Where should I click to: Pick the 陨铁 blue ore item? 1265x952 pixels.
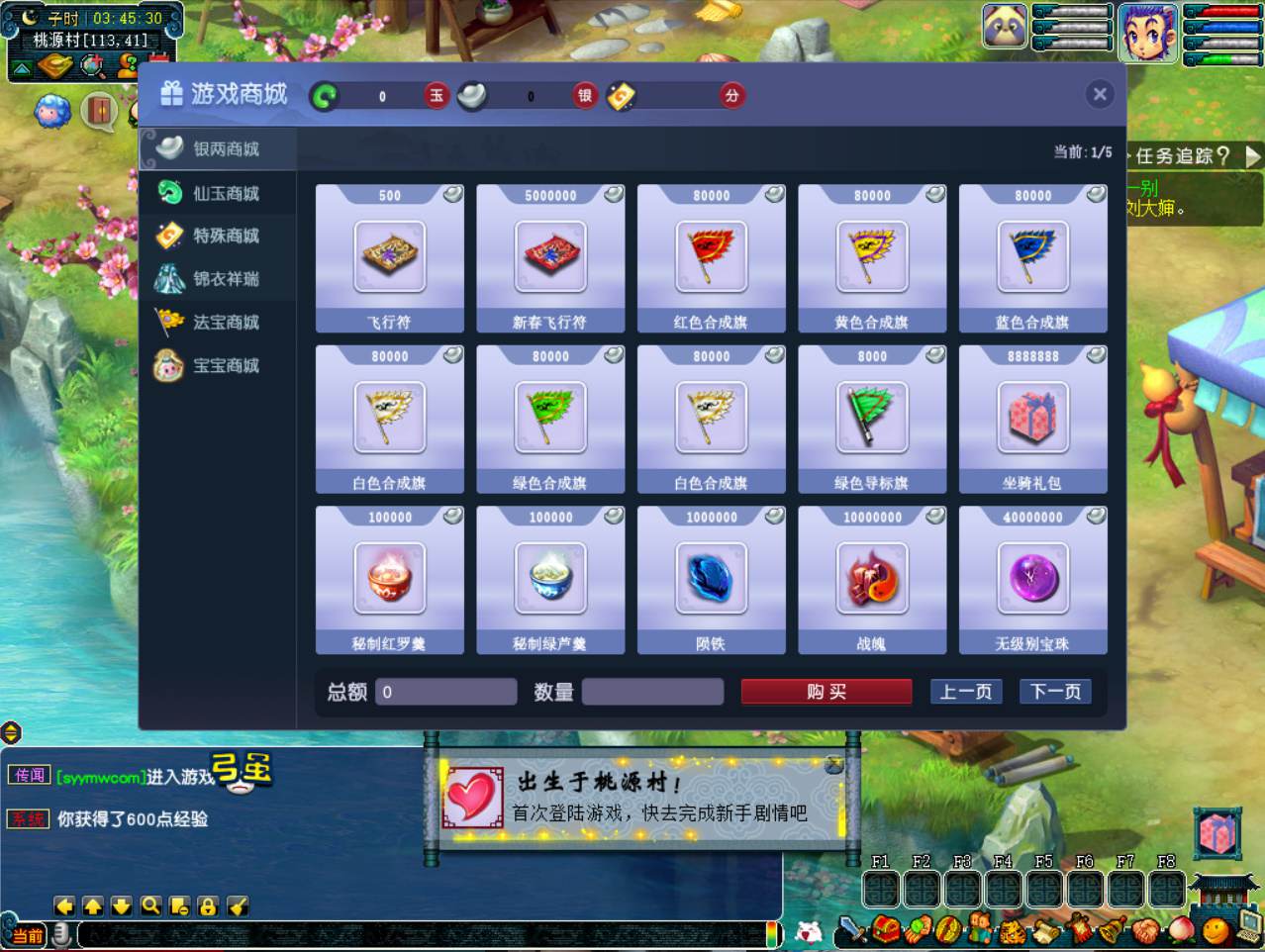click(x=712, y=579)
